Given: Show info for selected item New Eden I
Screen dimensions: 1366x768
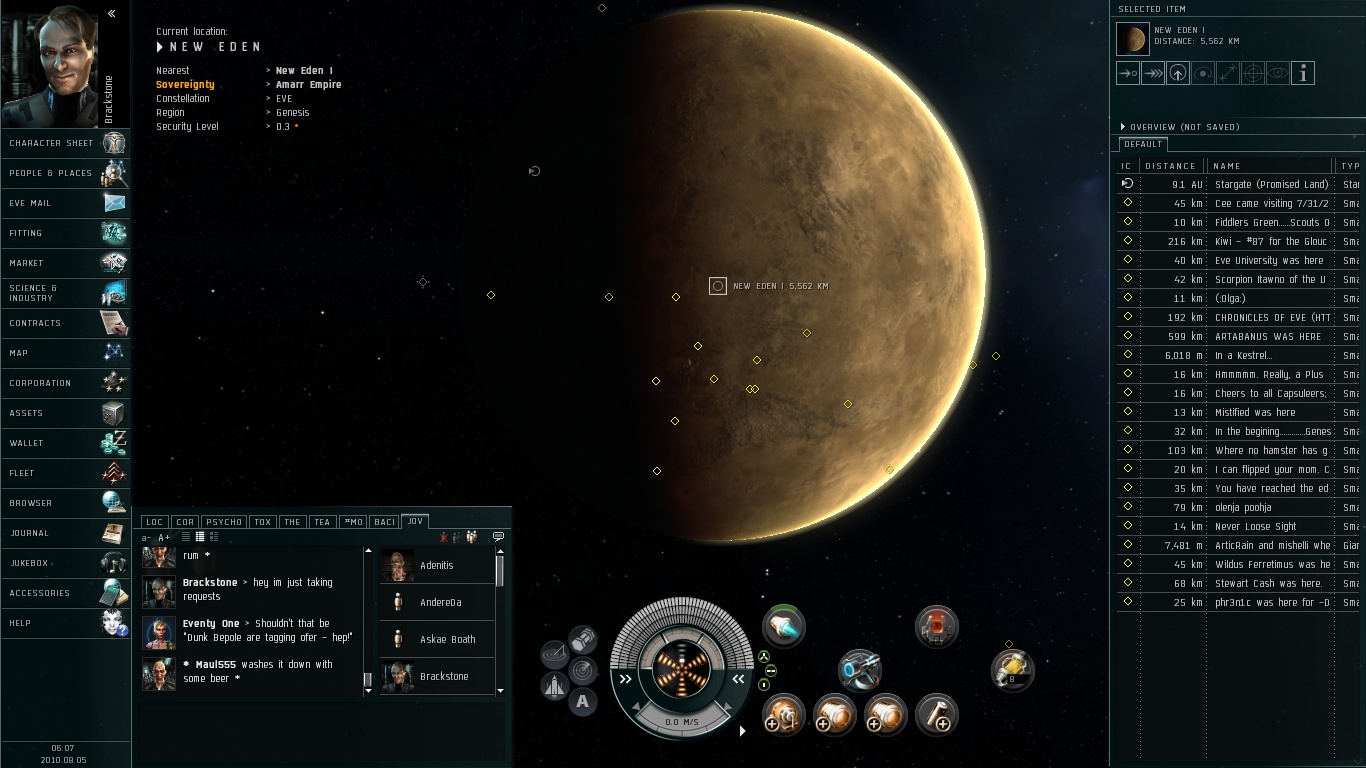Looking at the screenshot, I should point(1302,73).
